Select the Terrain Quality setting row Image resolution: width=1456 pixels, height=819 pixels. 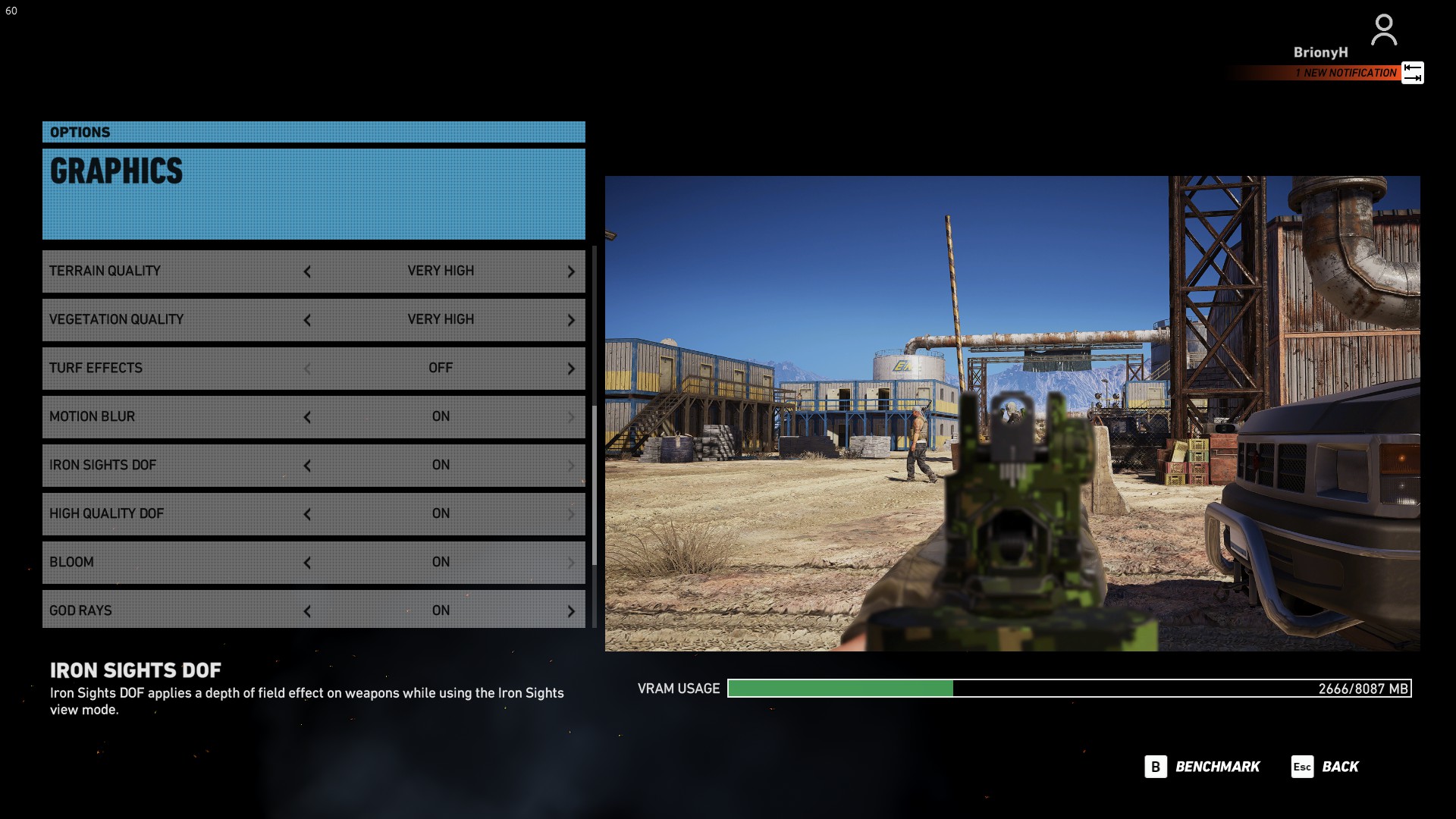pyautogui.click(x=174, y=271)
